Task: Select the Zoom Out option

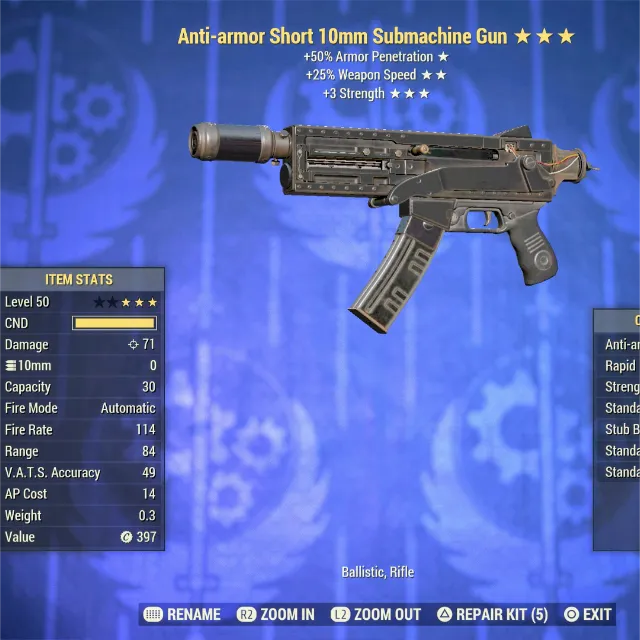Action: (377, 614)
